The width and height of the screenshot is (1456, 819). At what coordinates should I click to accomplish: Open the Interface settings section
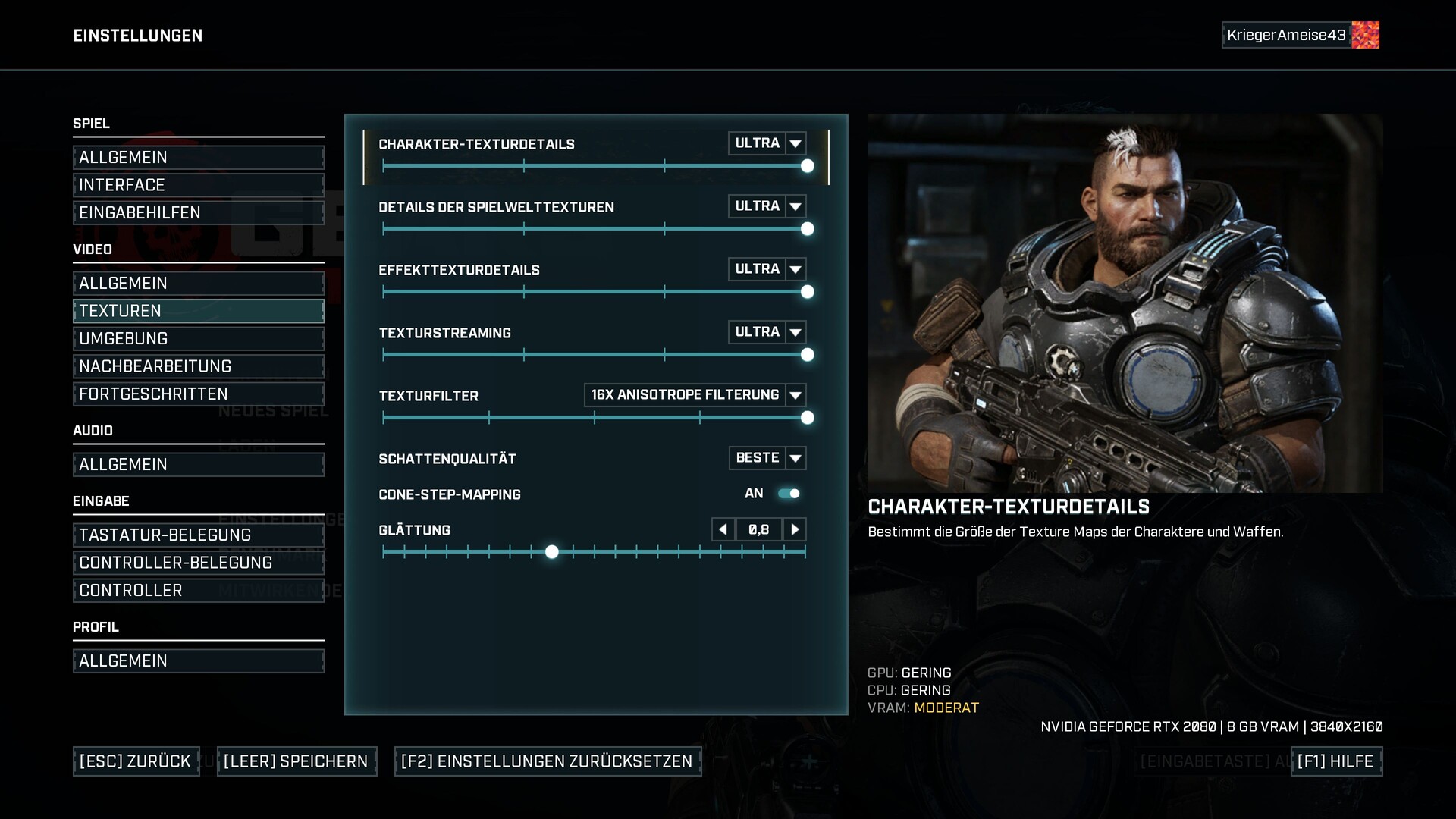tap(199, 185)
